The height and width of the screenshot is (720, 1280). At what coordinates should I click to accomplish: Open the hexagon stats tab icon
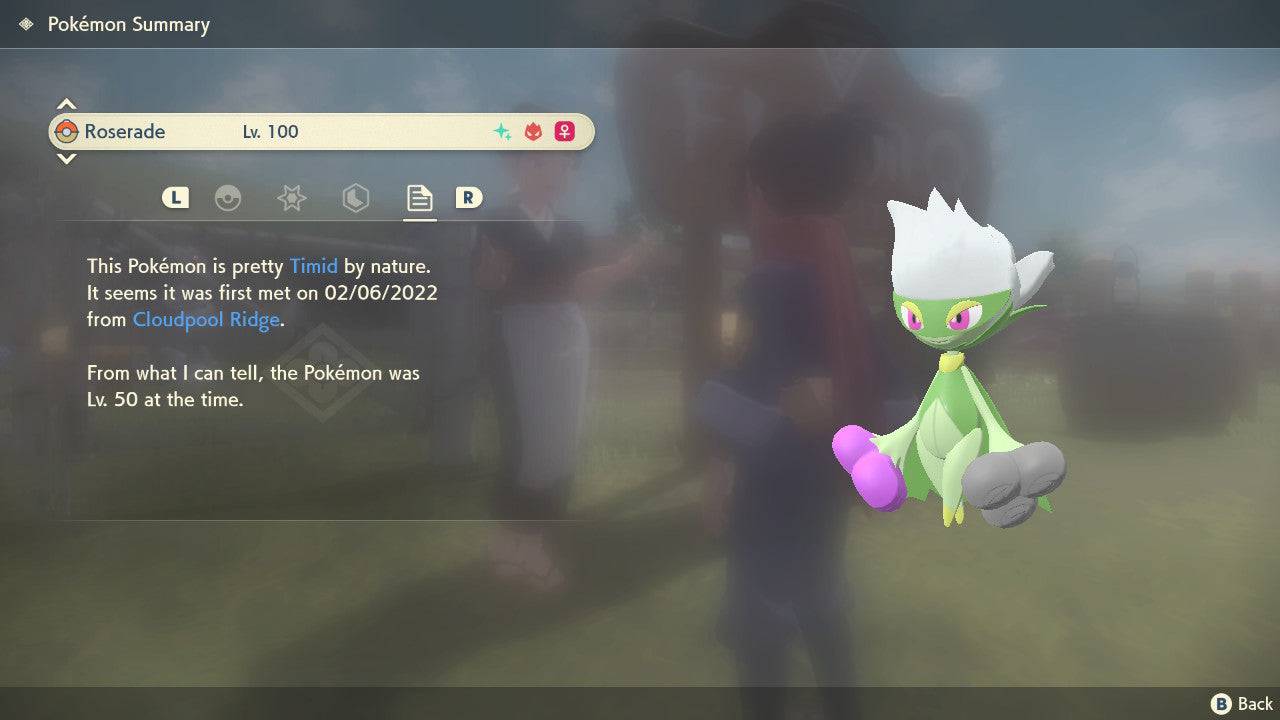pyautogui.click(x=357, y=198)
